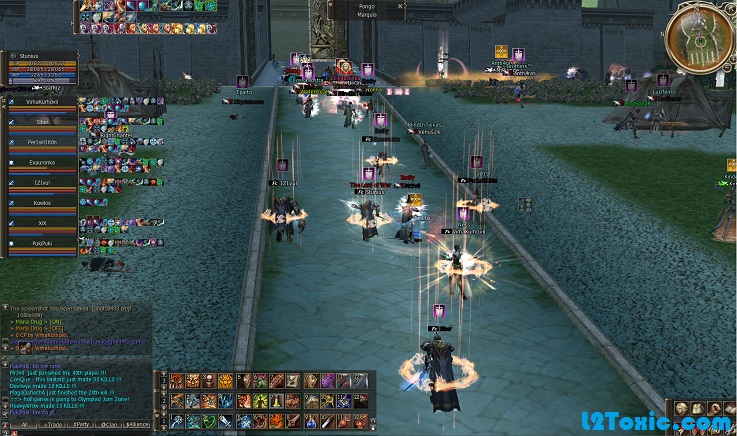
Task: Open the +Trade chat tab
Action: pyautogui.click(x=50, y=424)
